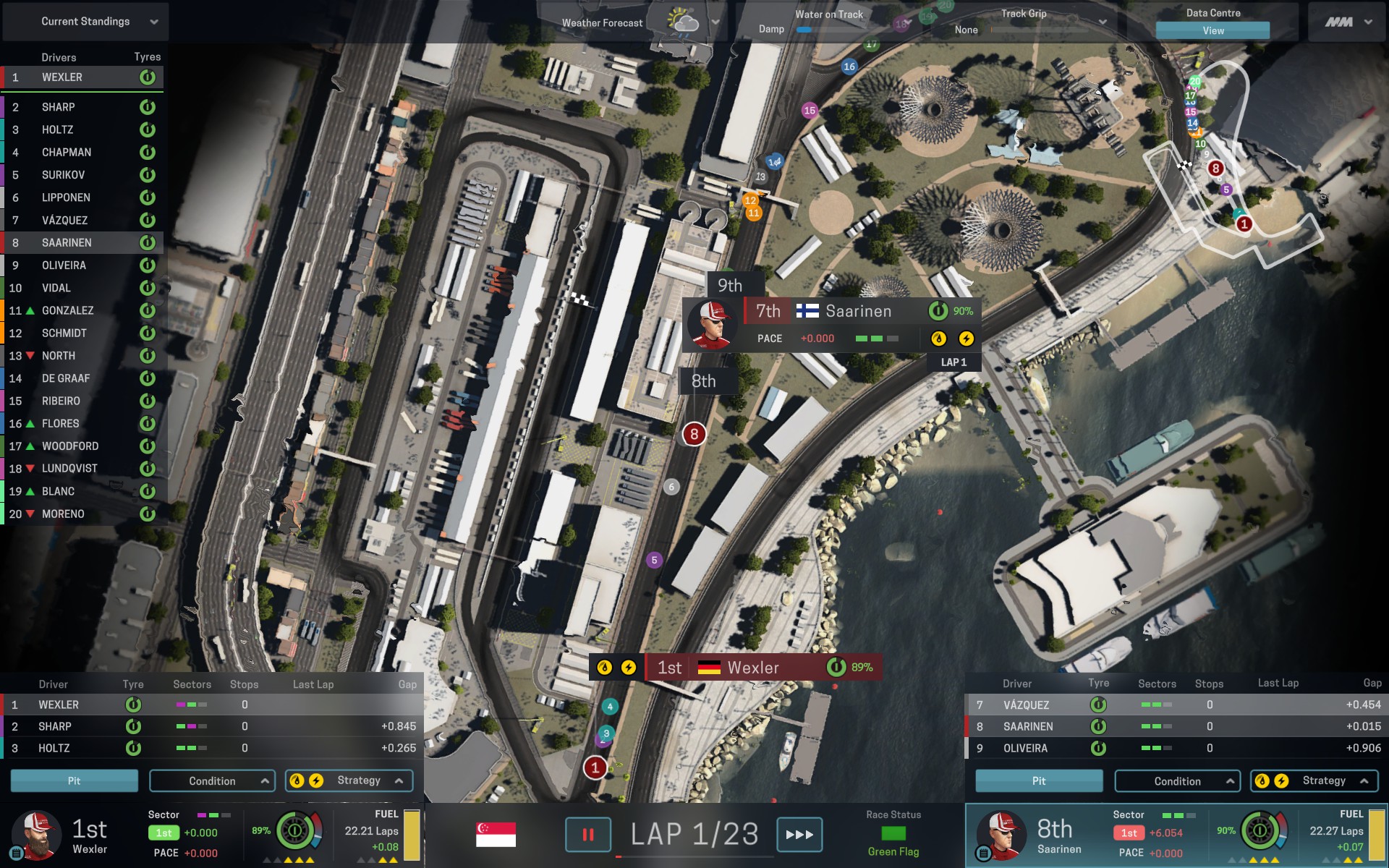Select Saarinen in the standings list
The height and width of the screenshot is (868, 1389).
pyautogui.click(x=82, y=243)
